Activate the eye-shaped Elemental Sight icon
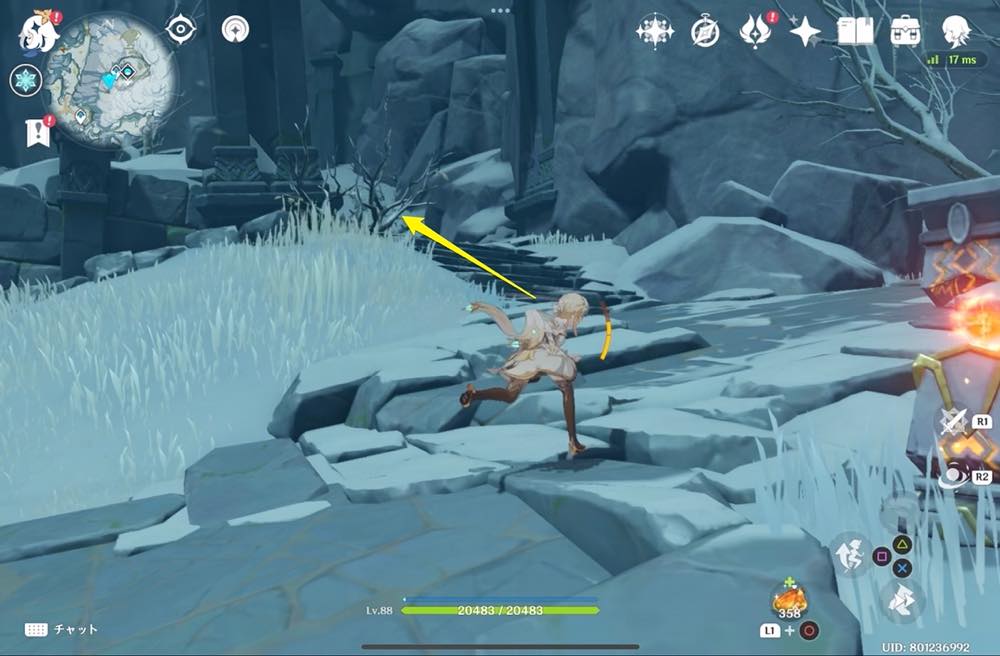Image resolution: width=1000 pixels, height=656 pixels. coord(180,30)
